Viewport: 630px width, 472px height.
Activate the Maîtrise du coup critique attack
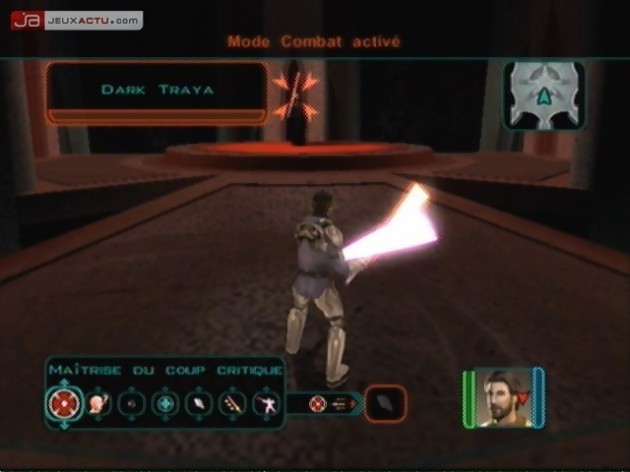61,404
